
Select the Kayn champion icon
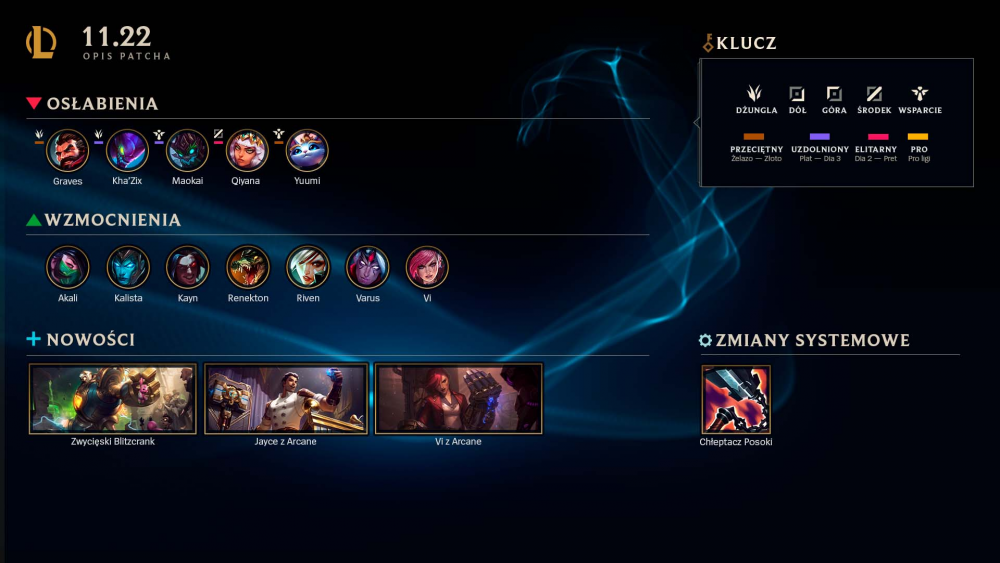point(187,267)
